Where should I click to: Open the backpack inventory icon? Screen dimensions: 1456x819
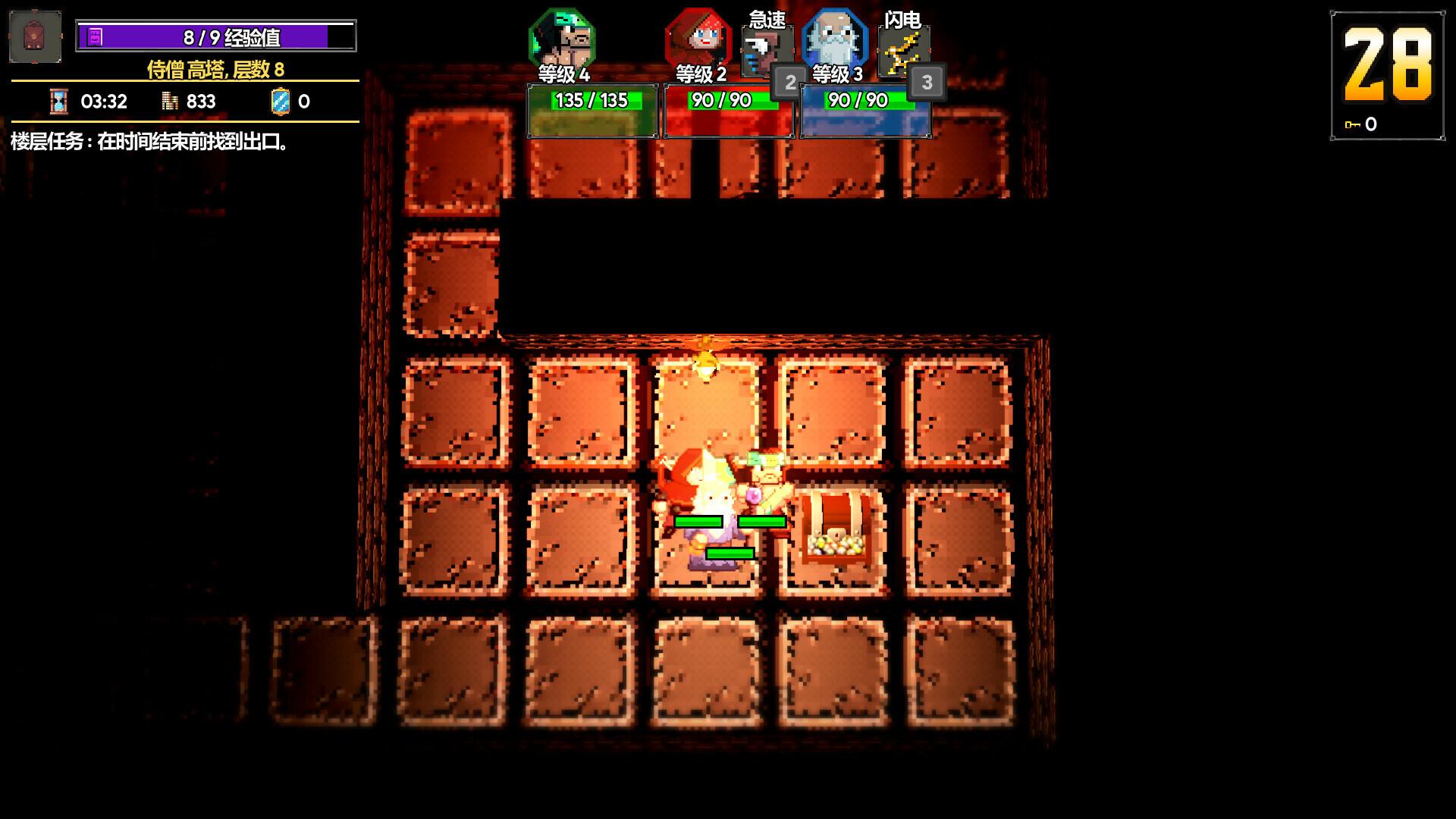33,36
